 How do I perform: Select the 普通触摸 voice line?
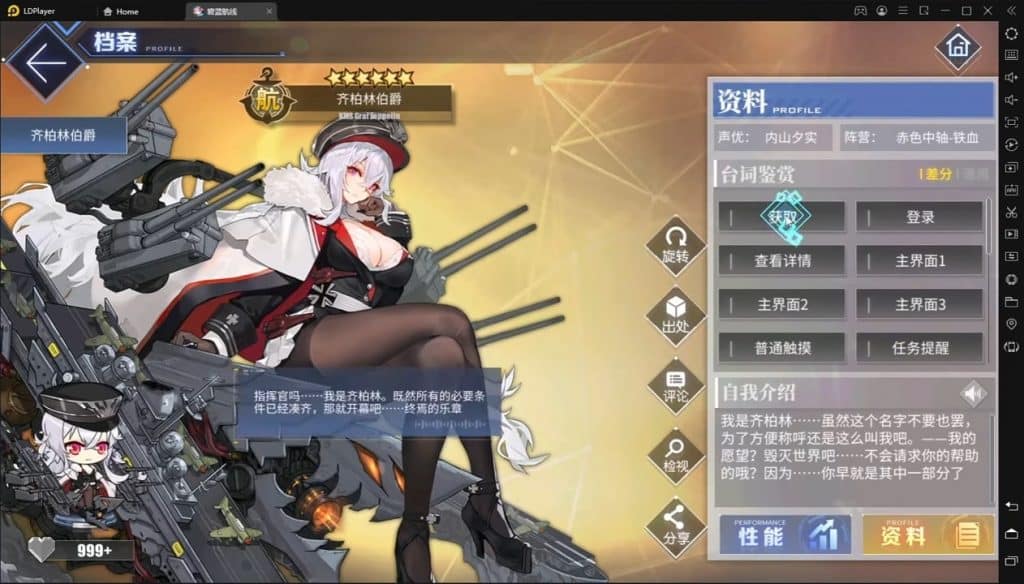point(781,348)
